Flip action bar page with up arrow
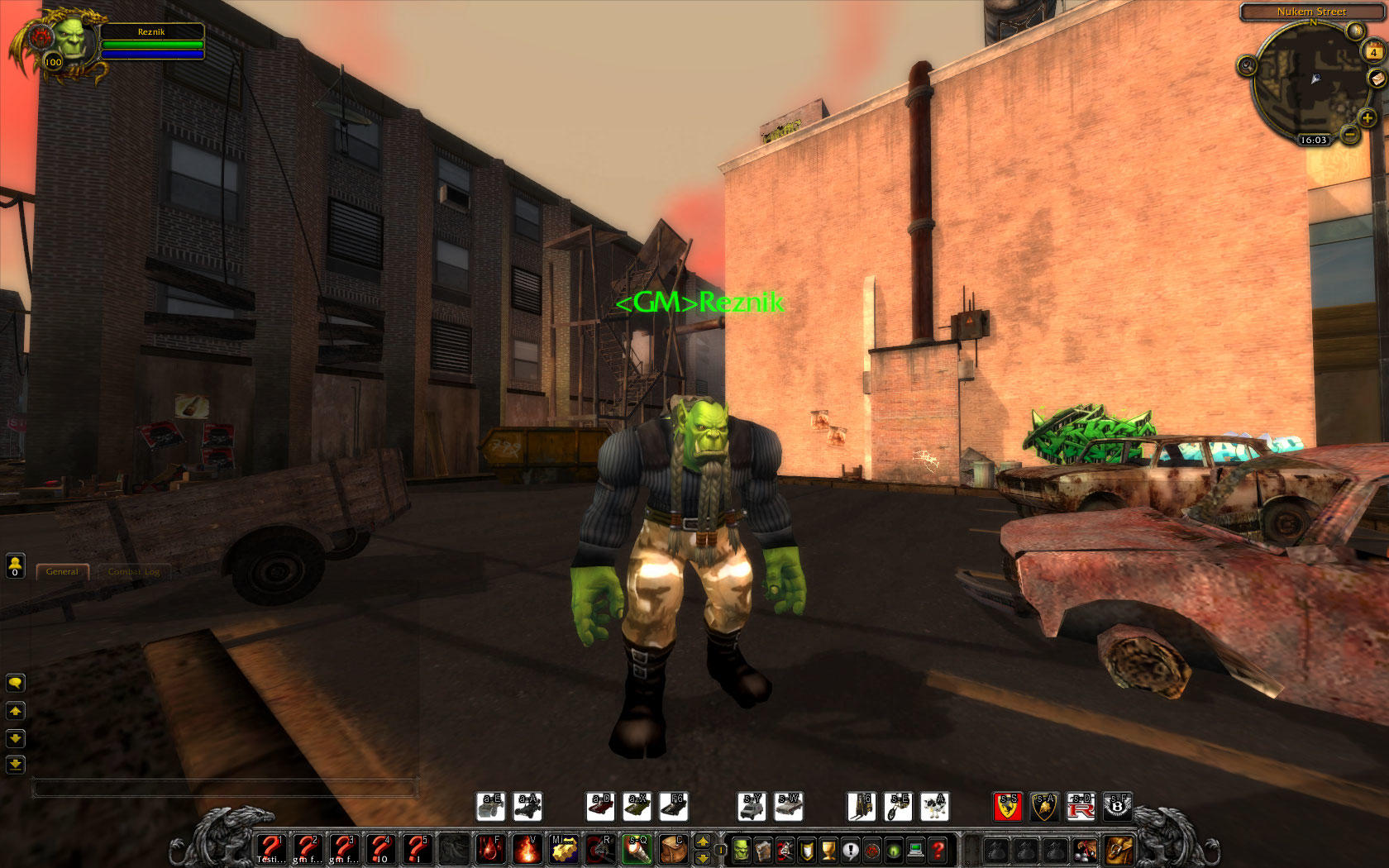 [x=702, y=842]
